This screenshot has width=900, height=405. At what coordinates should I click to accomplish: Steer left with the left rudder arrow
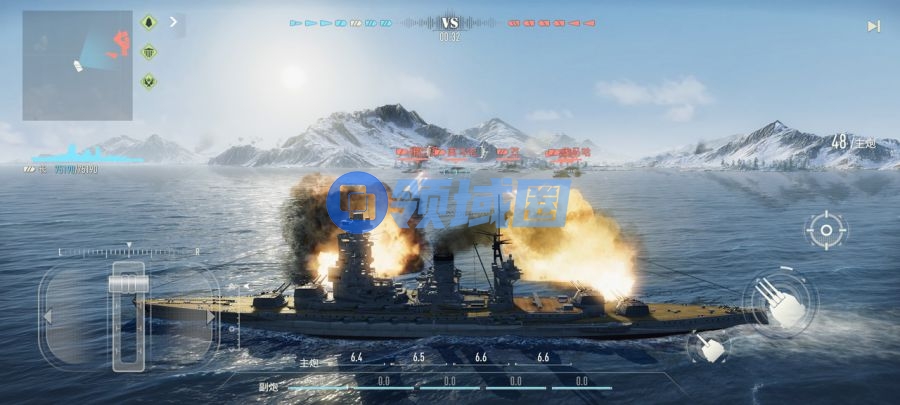pyautogui.click(x=47, y=317)
